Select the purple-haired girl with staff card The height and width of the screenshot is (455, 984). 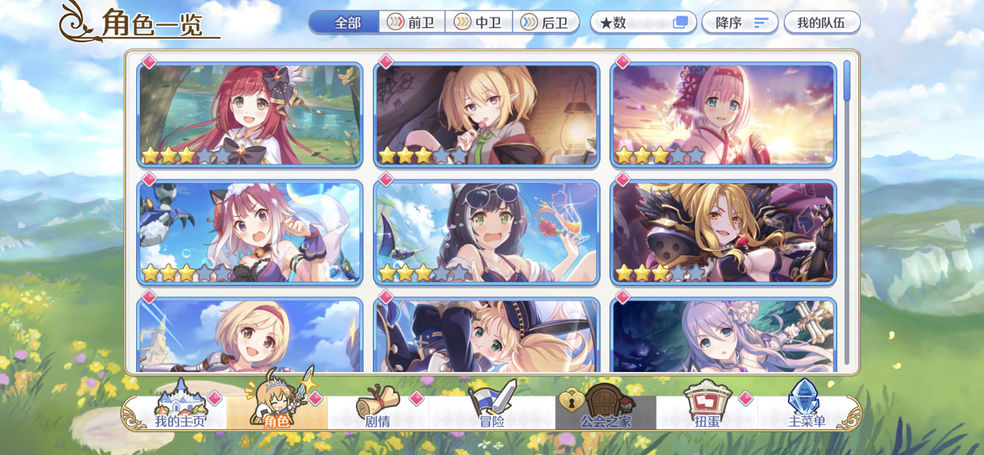pyautogui.click(x=723, y=337)
